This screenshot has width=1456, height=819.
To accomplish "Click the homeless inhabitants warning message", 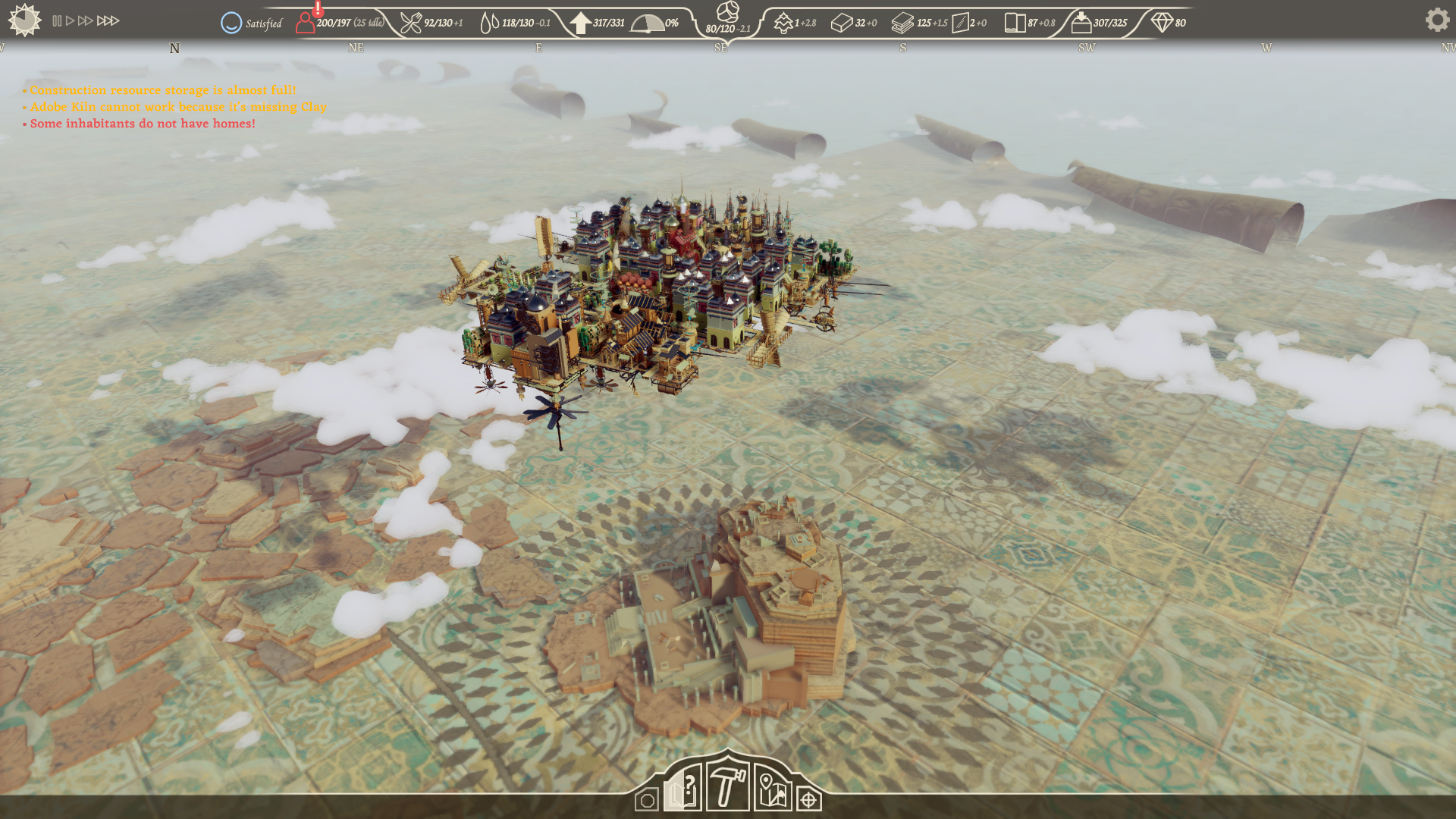I will tap(143, 124).
